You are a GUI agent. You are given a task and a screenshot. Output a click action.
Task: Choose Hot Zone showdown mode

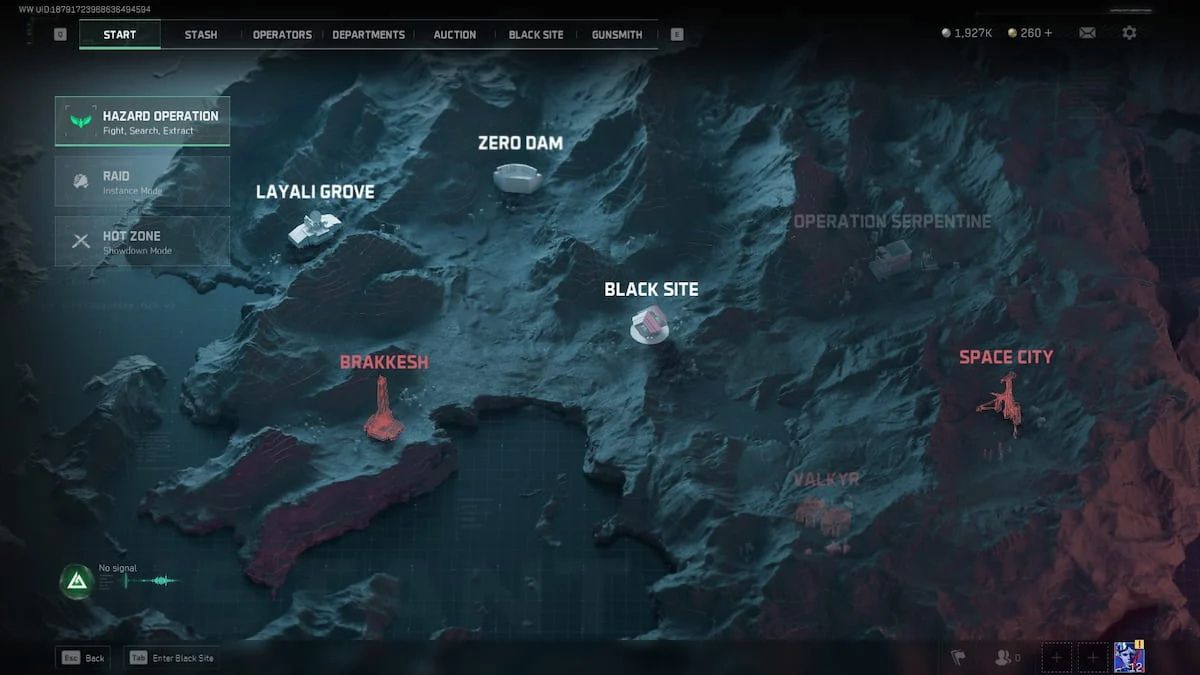coord(142,241)
